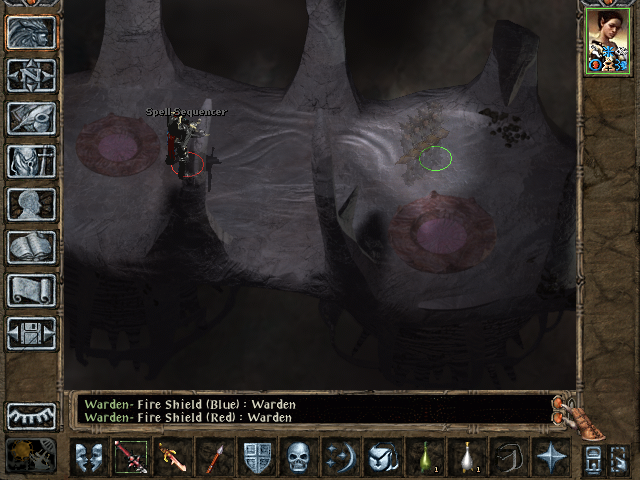Equip the red staff weapon slot
Image resolution: width=640 pixels, height=480 pixels.
[x=130, y=457]
